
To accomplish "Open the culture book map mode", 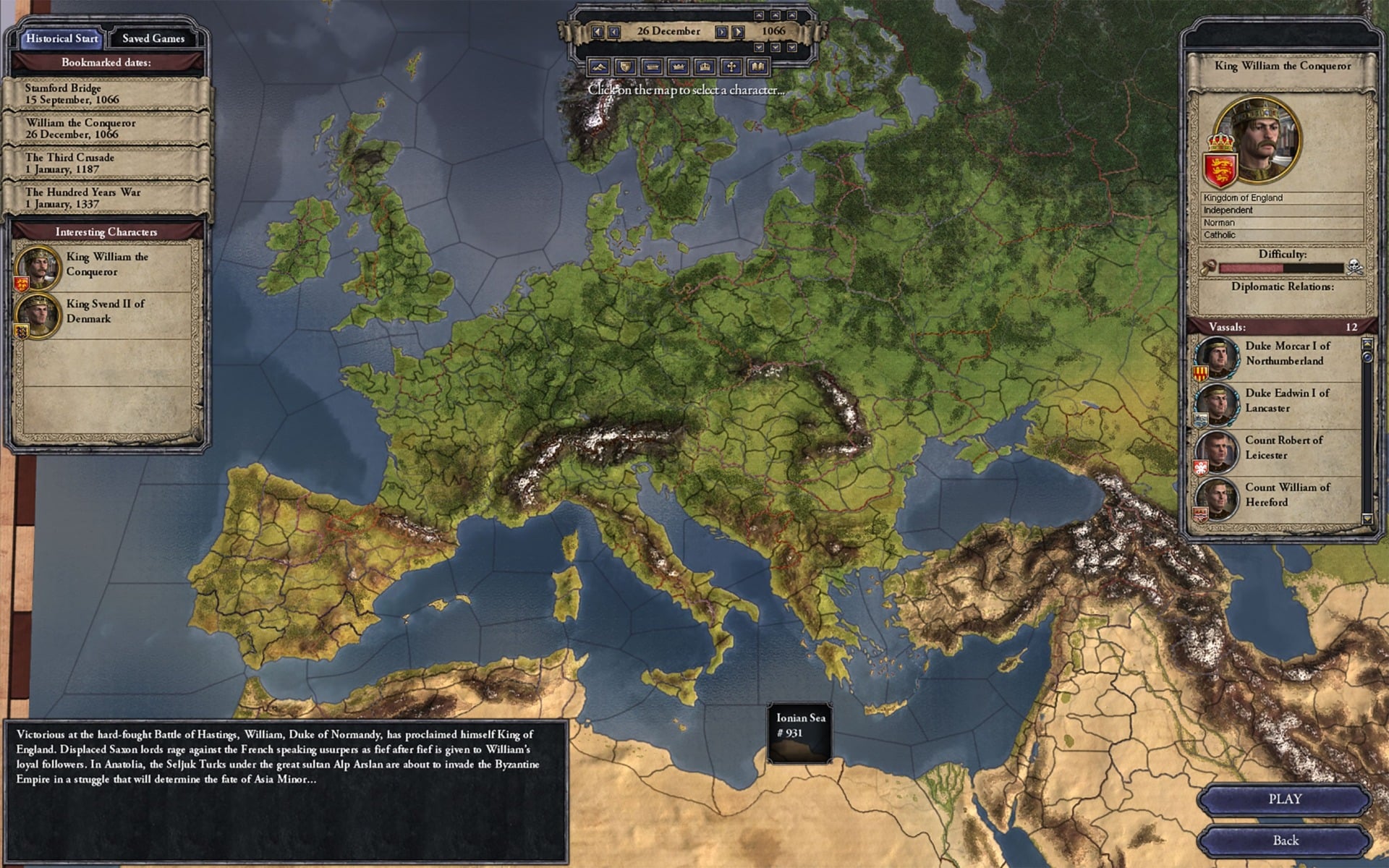I will [x=755, y=67].
